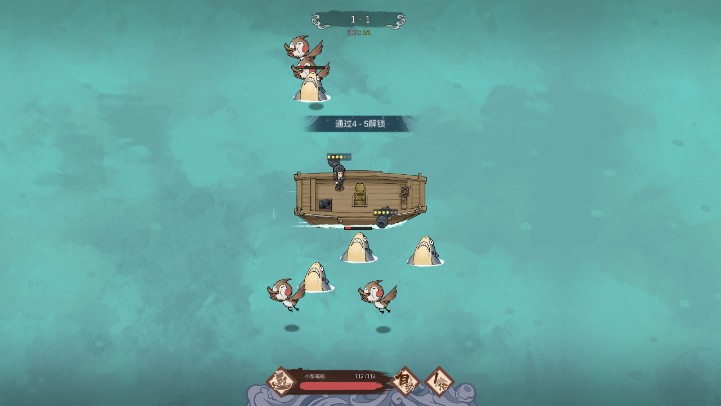
Task: Select the rightmost diamond calligraphy button
Action: [x=438, y=380]
